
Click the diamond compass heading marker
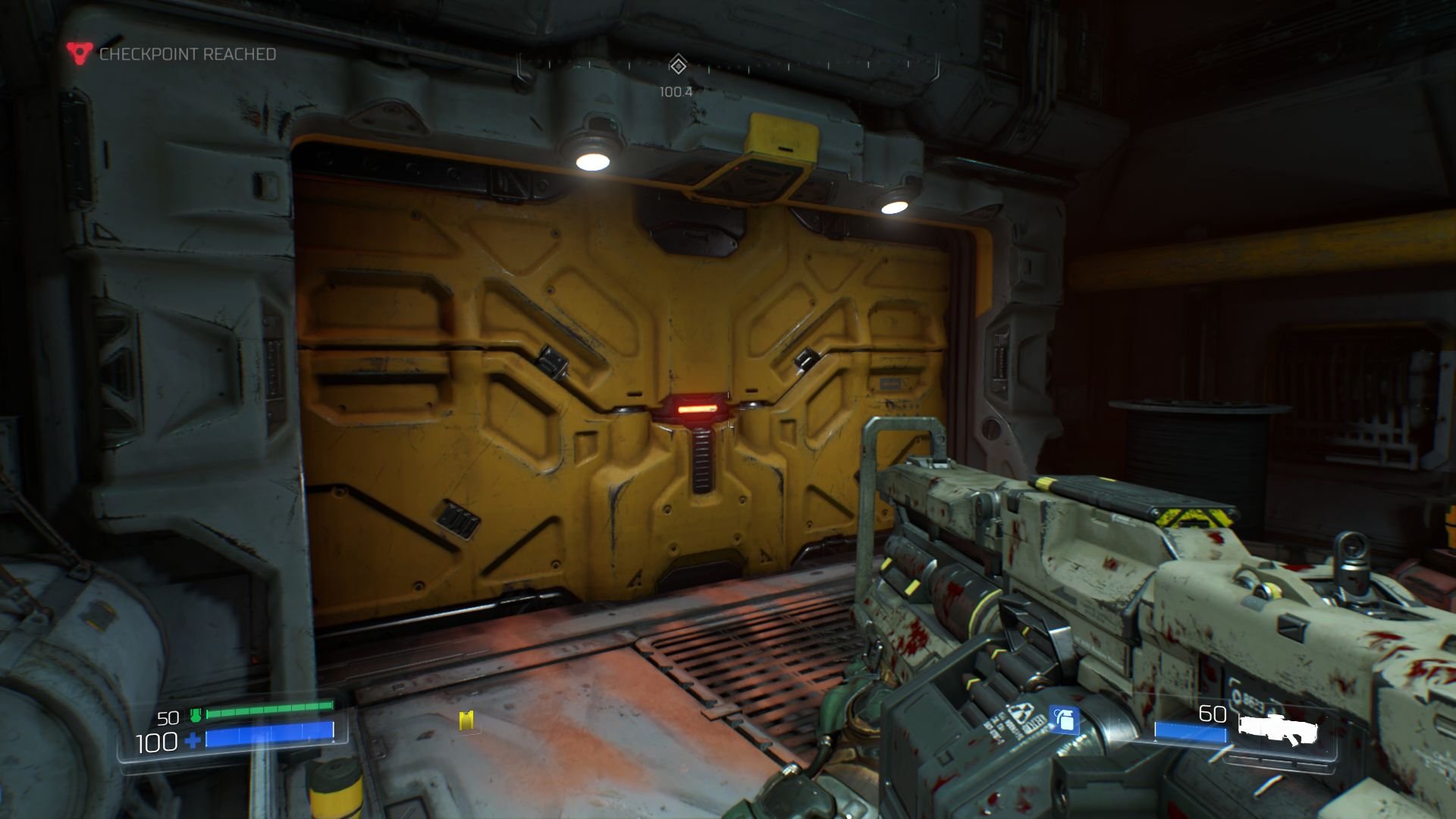point(677,66)
